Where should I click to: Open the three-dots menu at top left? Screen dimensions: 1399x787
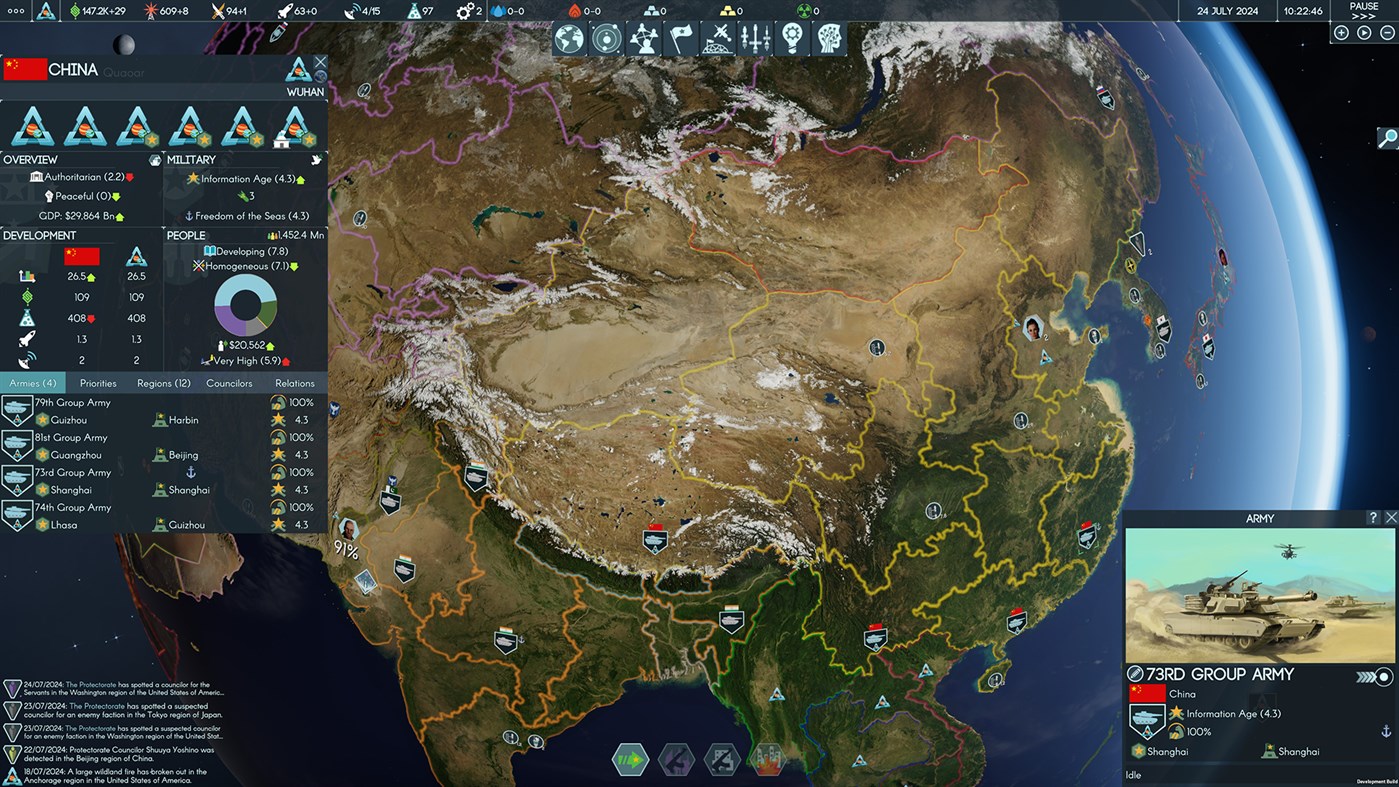click(x=16, y=12)
